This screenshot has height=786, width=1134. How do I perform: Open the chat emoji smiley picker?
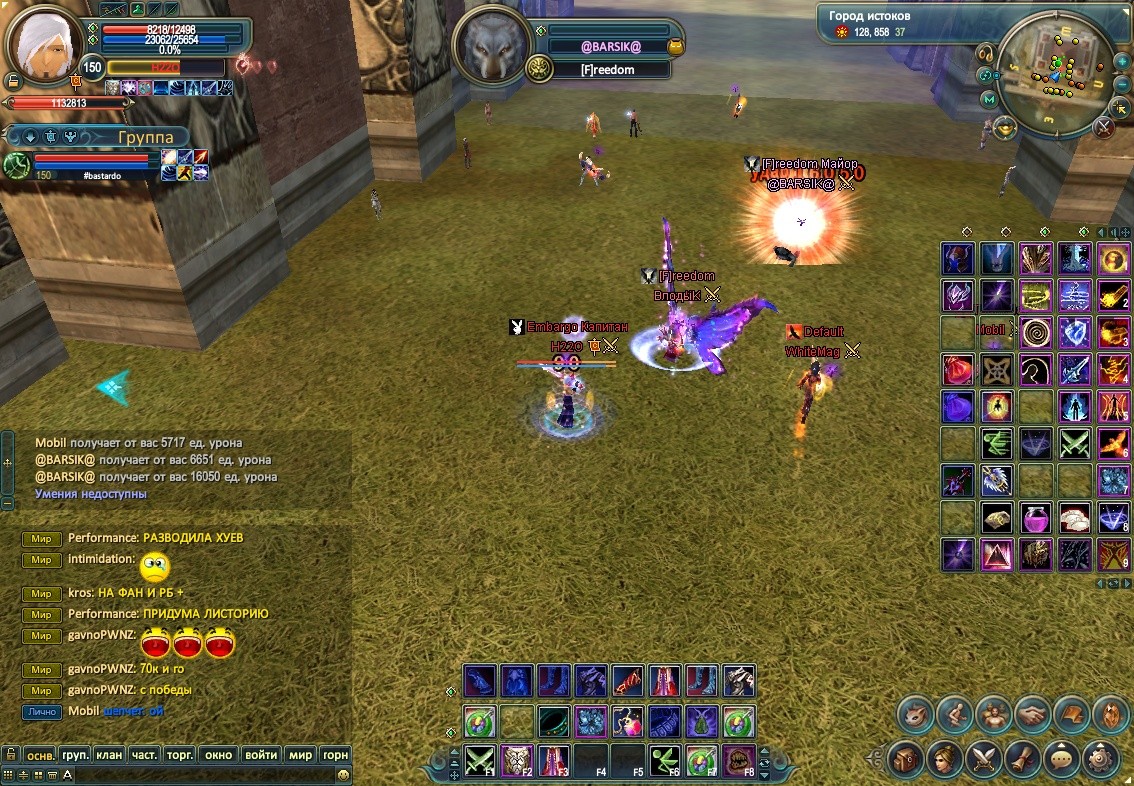343,775
